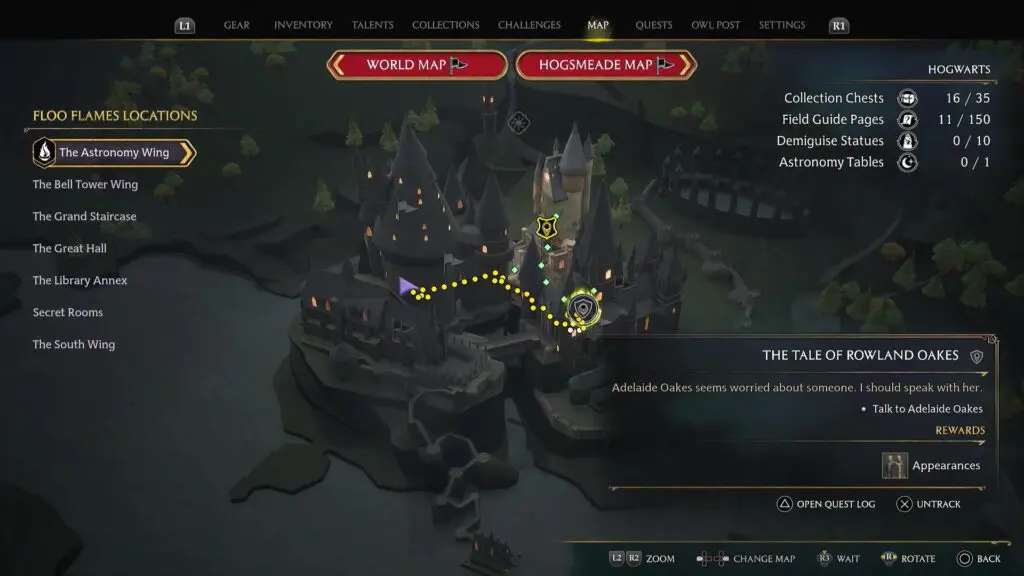
Task: Switch to Owl Post tab
Action: point(715,25)
